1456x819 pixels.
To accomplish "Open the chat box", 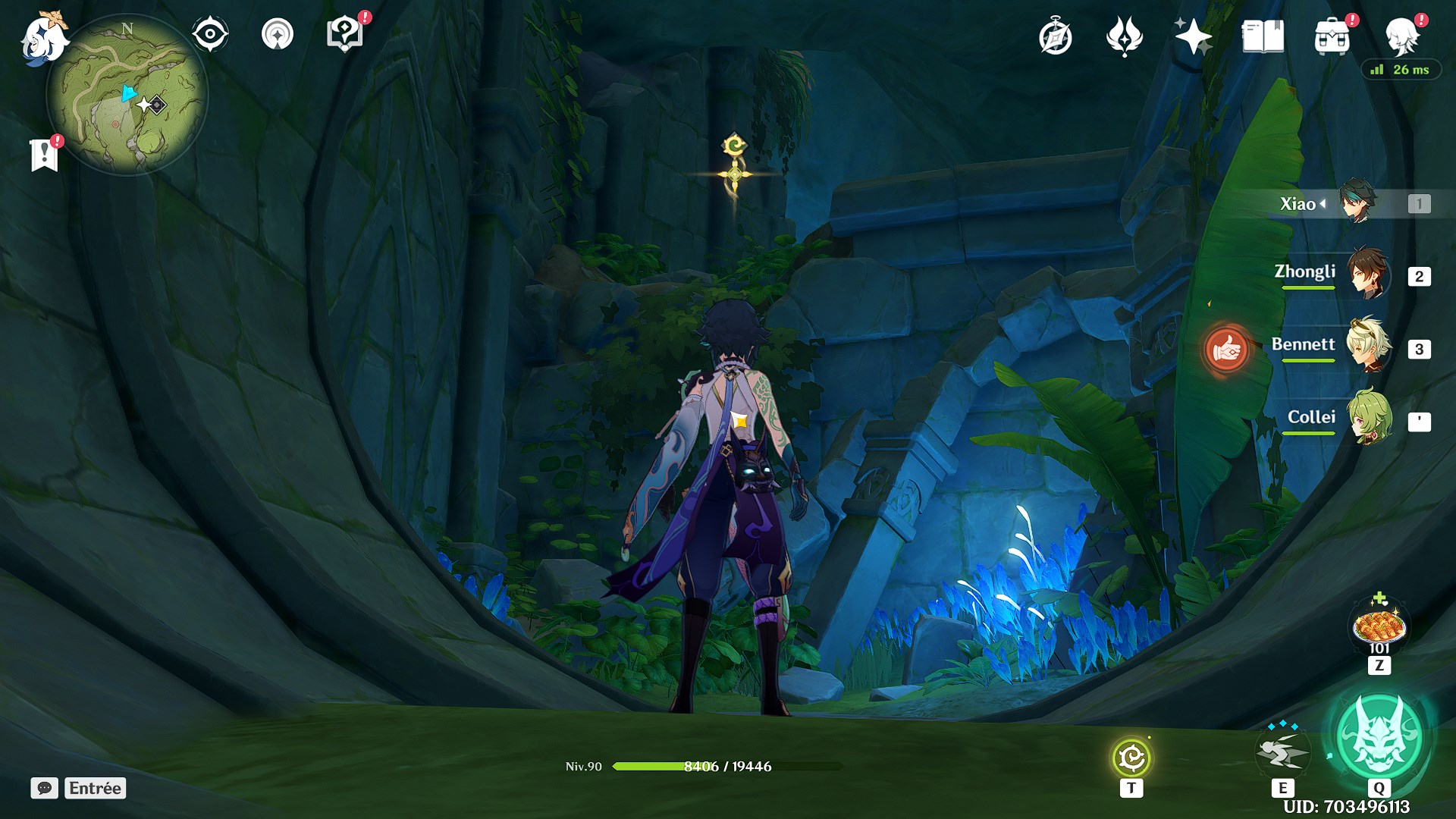I will pyautogui.click(x=45, y=788).
